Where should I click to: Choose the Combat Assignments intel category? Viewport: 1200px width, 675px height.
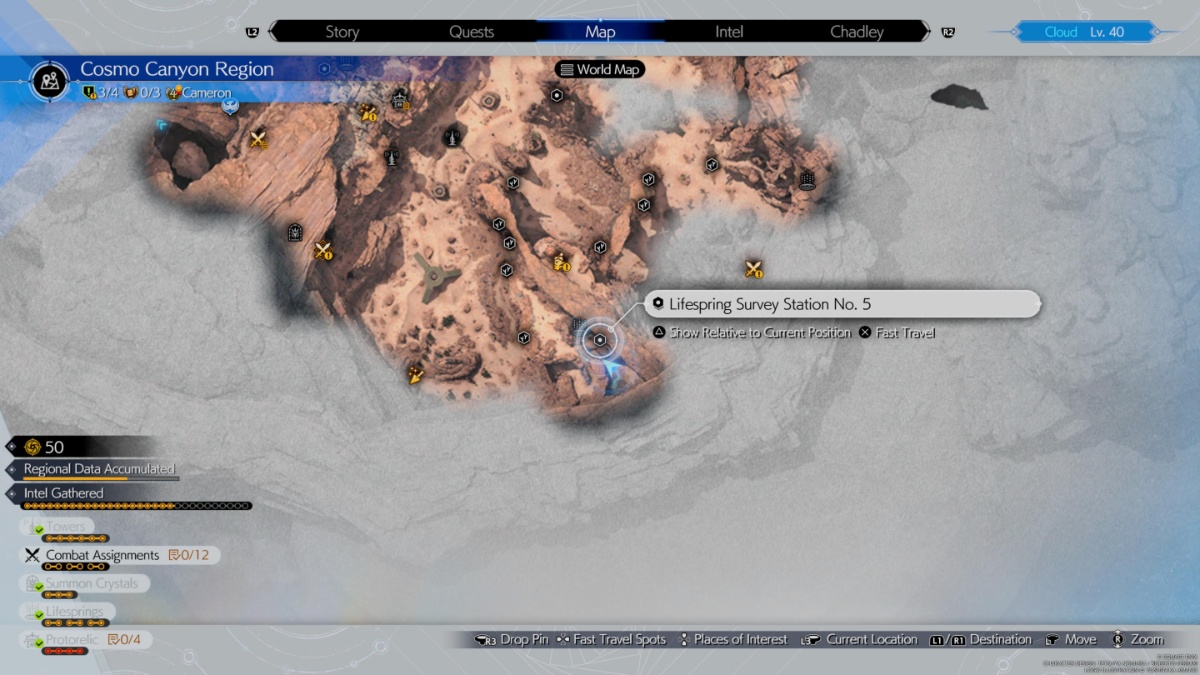point(102,555)
